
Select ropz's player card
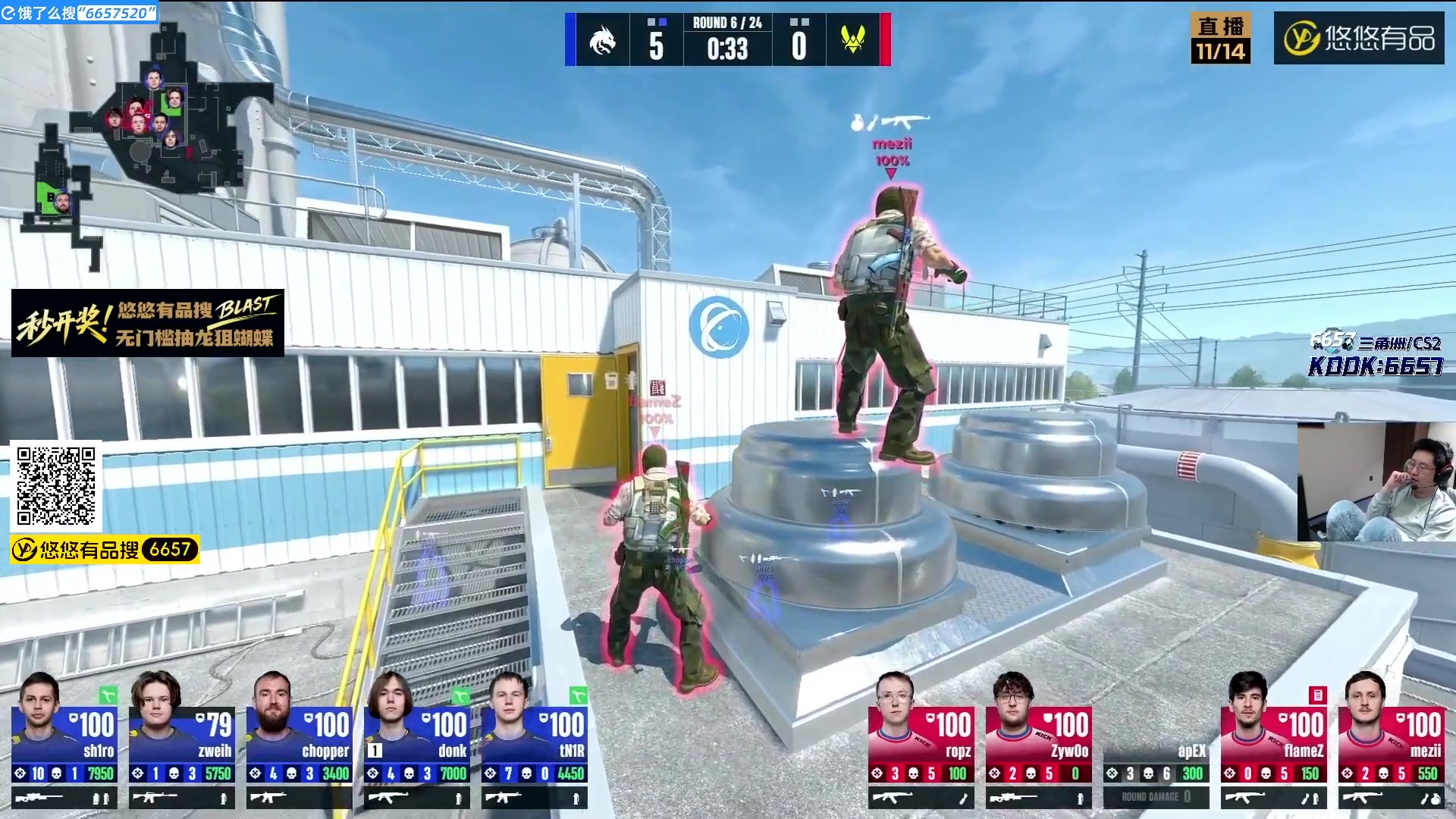point(921,739)
